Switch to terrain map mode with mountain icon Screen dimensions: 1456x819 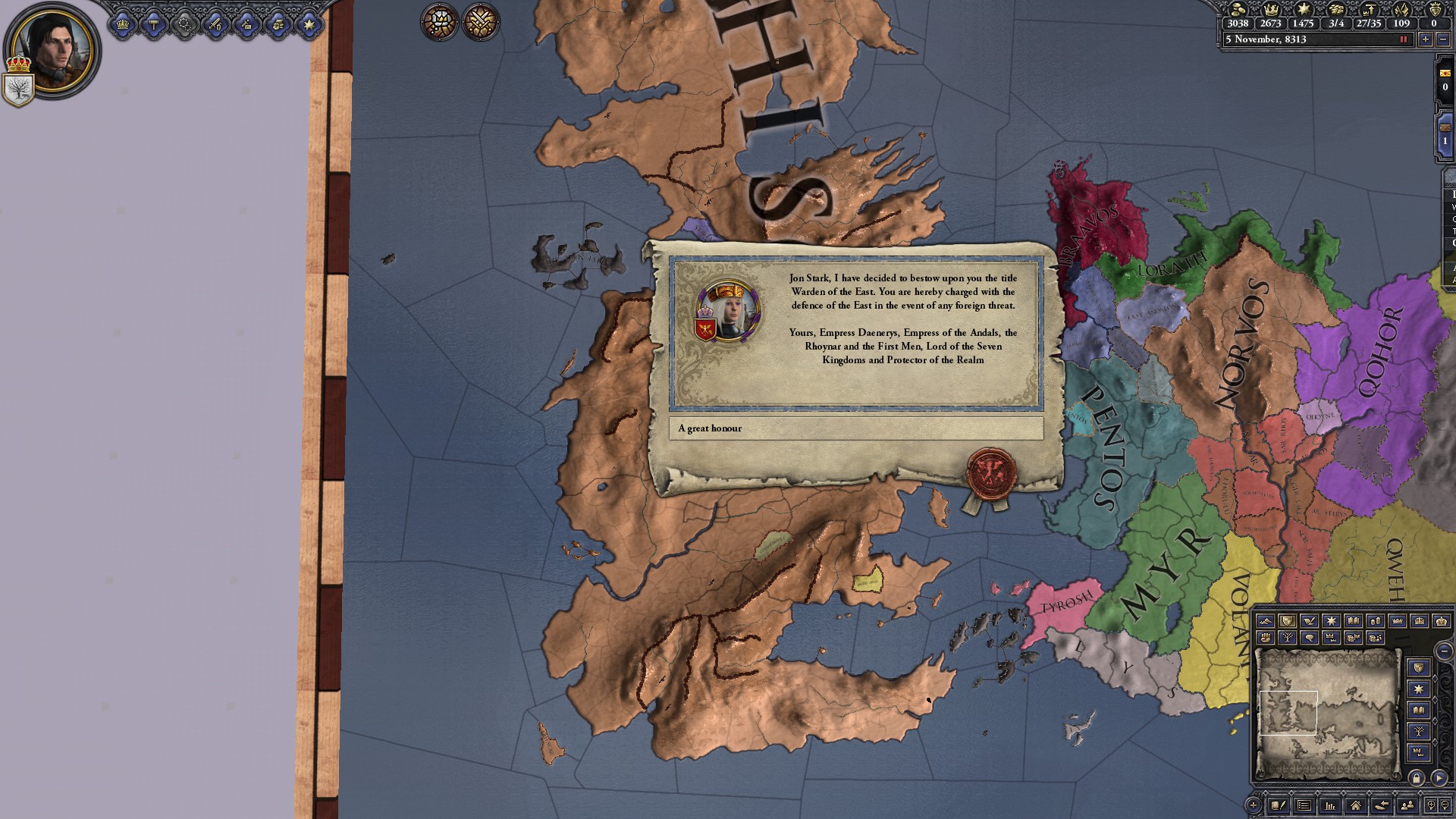point(1265,621)
